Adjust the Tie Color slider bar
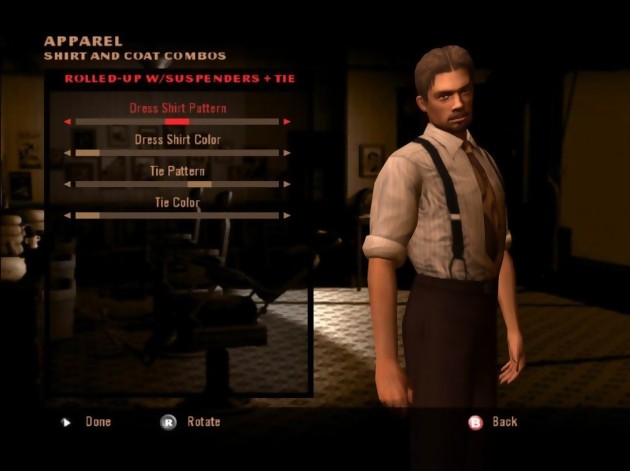Screen dimensions: 630x471 pyautogui.click(x=177, y=215)
